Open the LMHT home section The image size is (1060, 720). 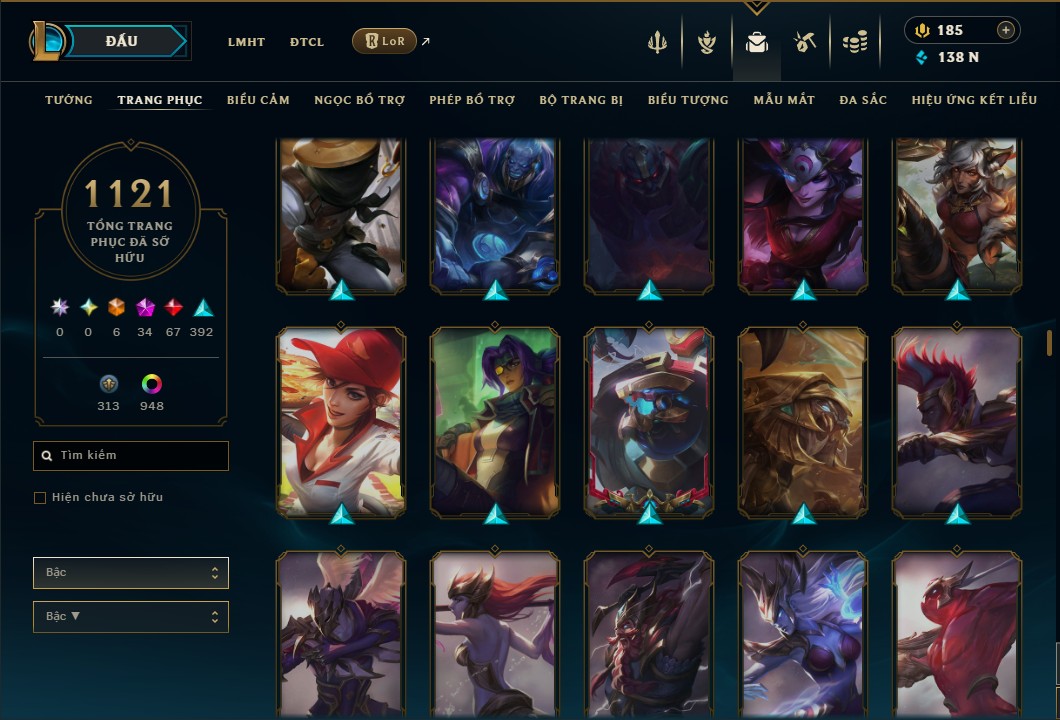click(x=246, y=42)
